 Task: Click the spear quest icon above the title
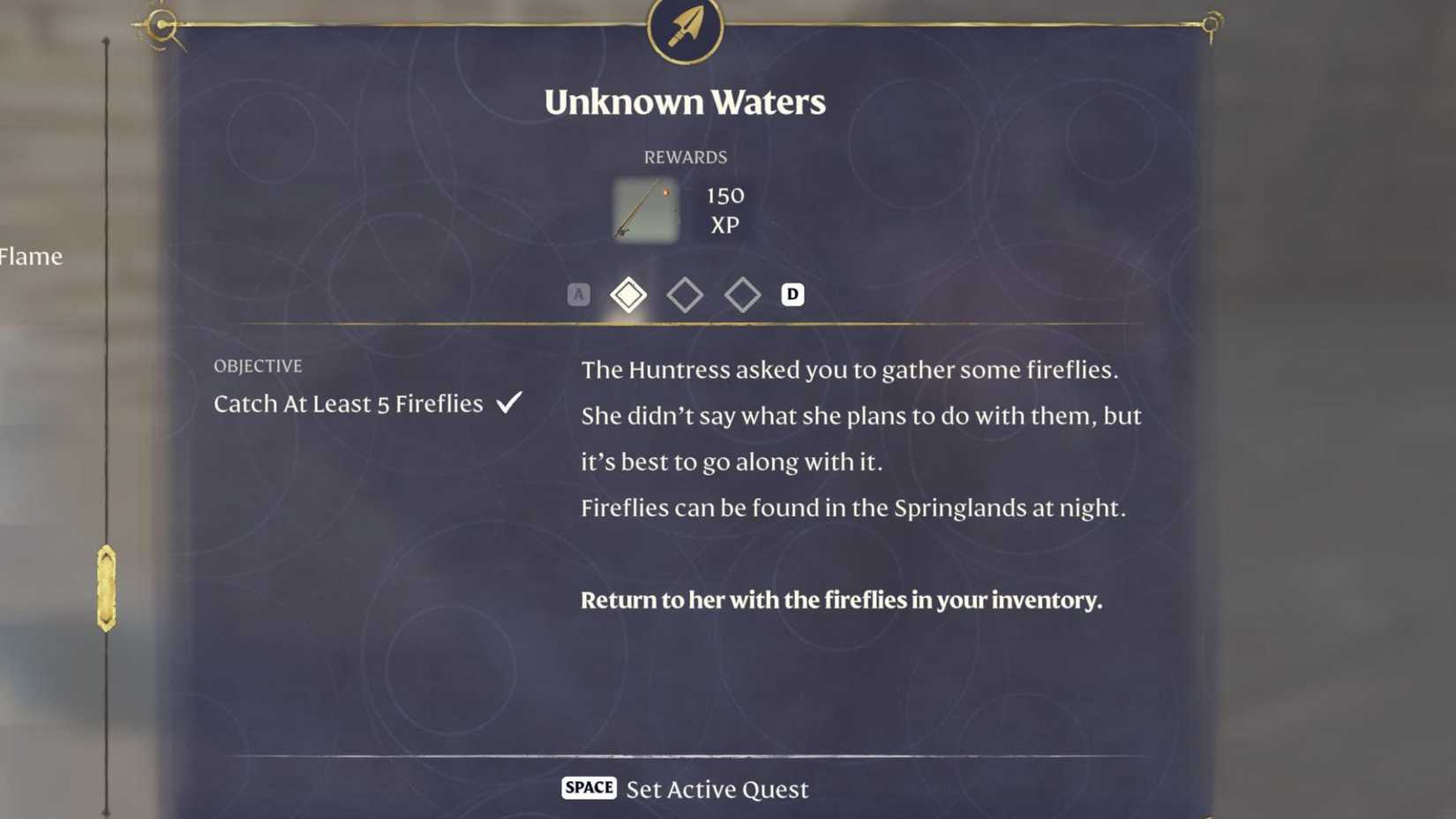tap(686, 29)
